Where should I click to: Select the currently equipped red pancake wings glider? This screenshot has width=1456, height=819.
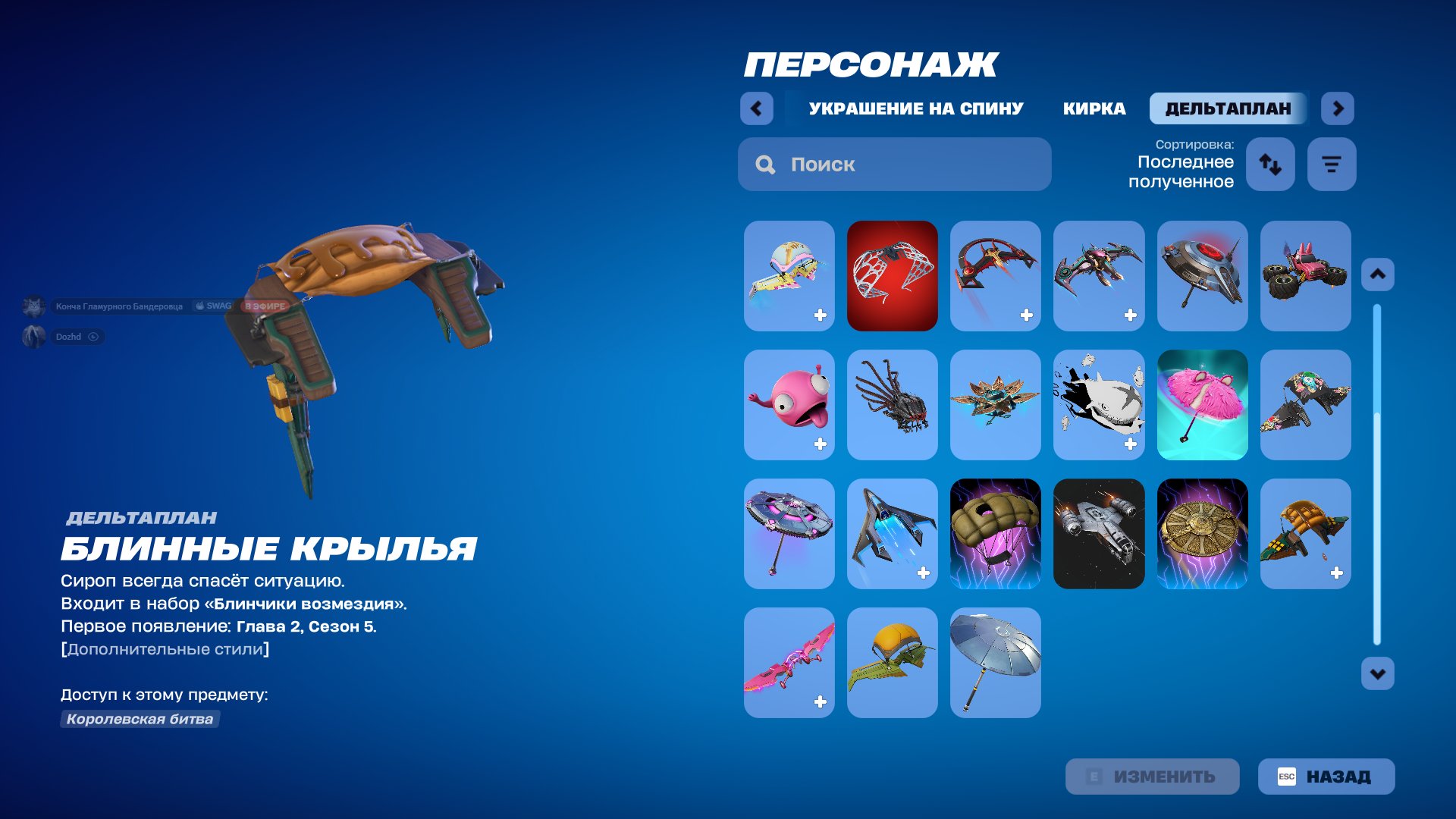click(x=892, y=276)
